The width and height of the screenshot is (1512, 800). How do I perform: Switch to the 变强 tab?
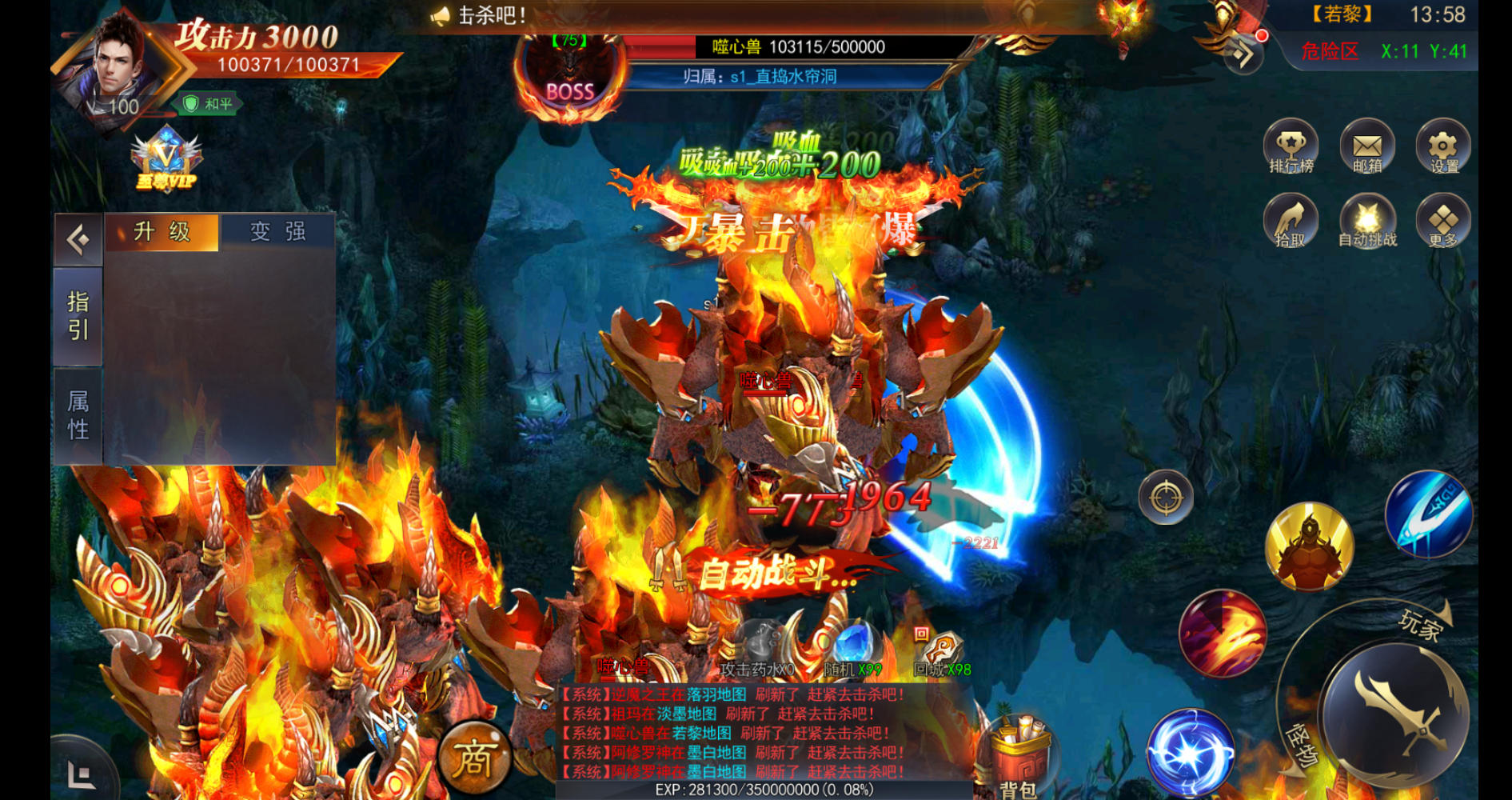tap(277, 232)
